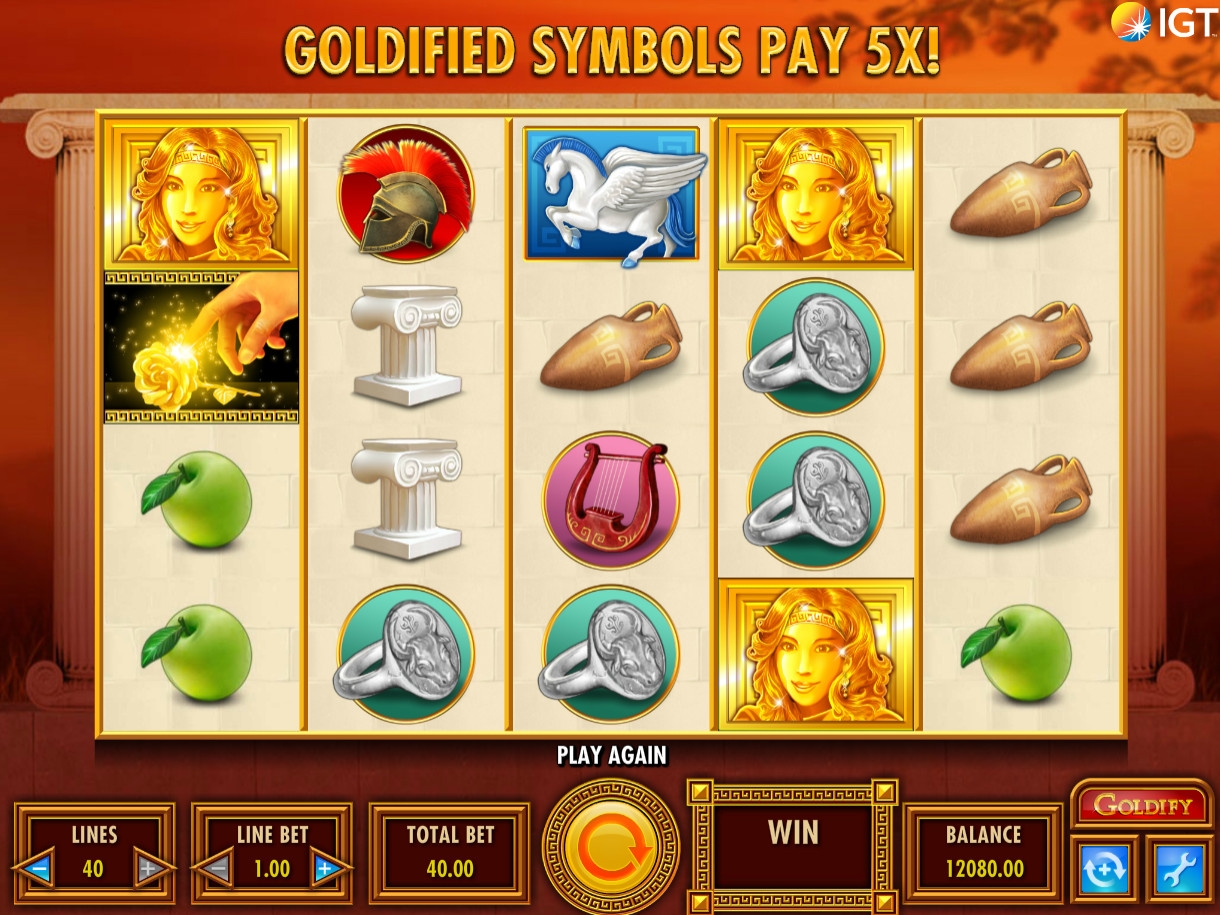Viewport: 1220px width, 915px height.
Task: Lower the line bet amount
Action: coord(217,868)
